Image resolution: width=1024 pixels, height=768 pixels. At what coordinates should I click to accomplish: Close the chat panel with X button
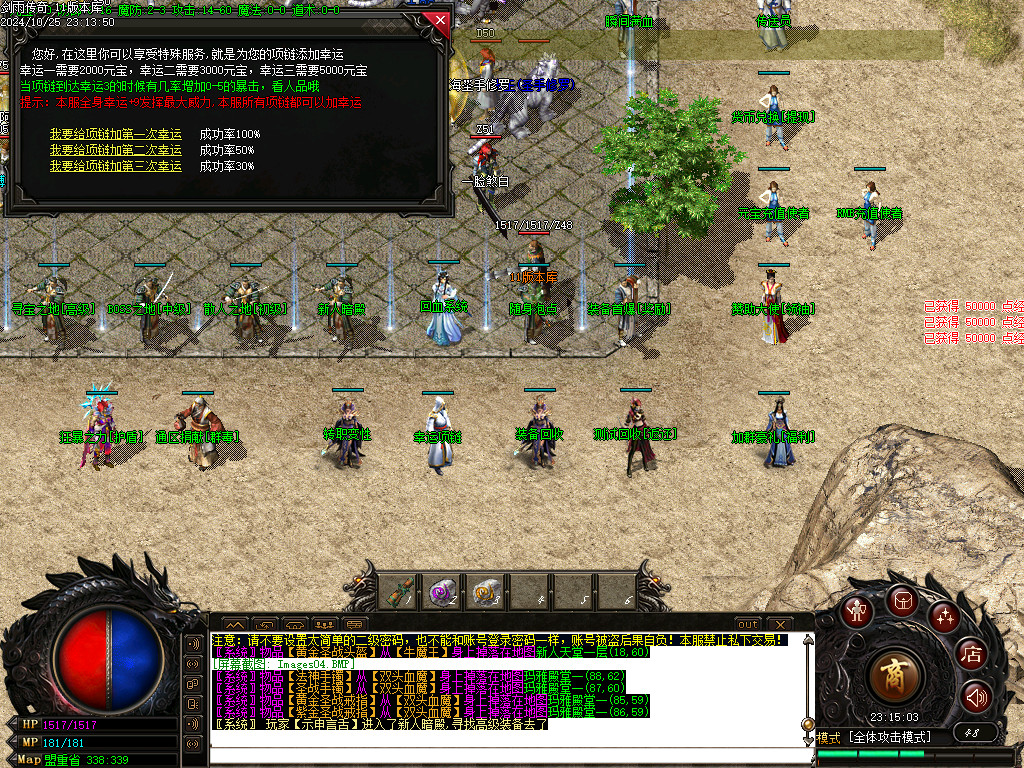pos(778,625)
